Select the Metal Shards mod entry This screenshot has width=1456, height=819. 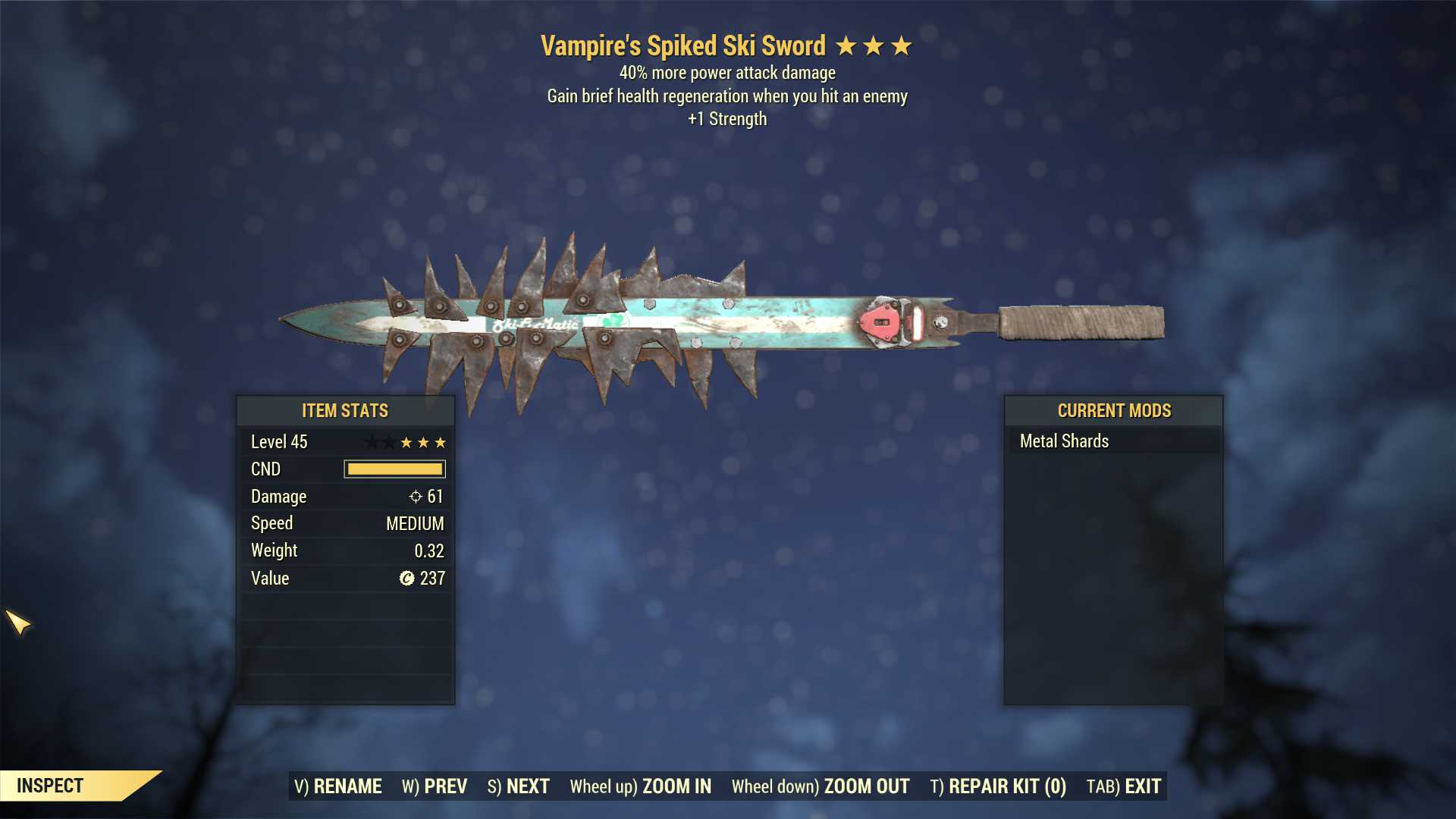[x=1064, y=441]
